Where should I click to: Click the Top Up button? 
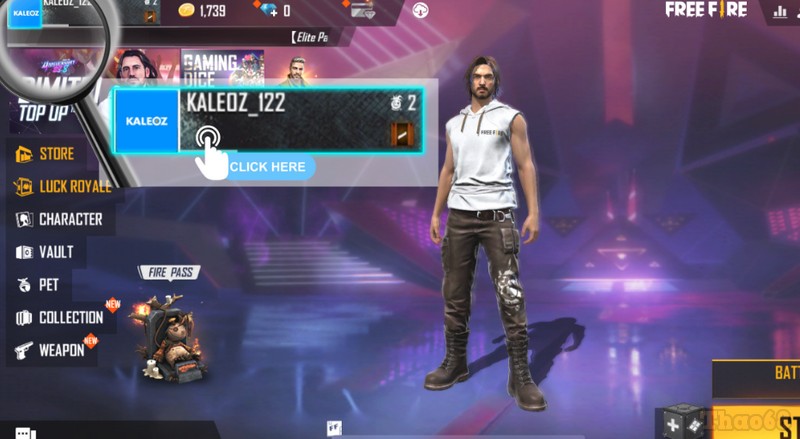click(x=44, y=113)
